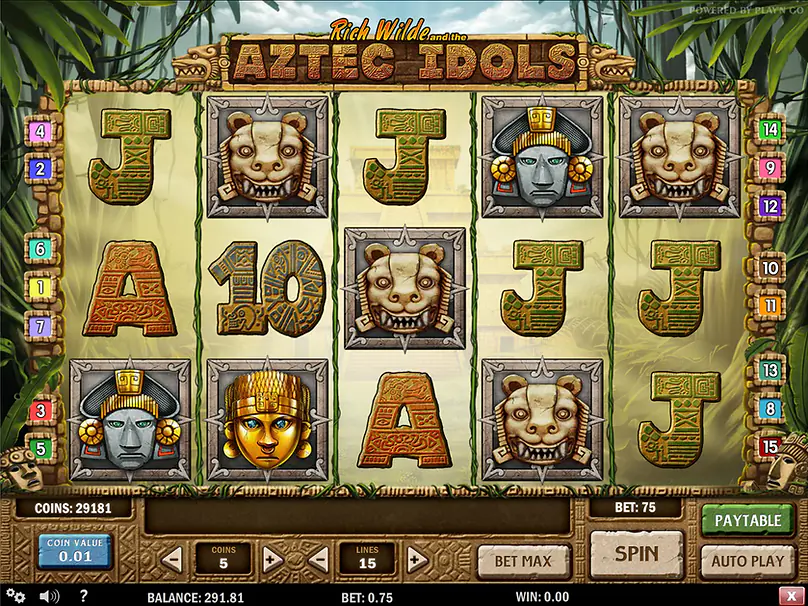
Task: Open help with the question mark
Action: [83, 596]
